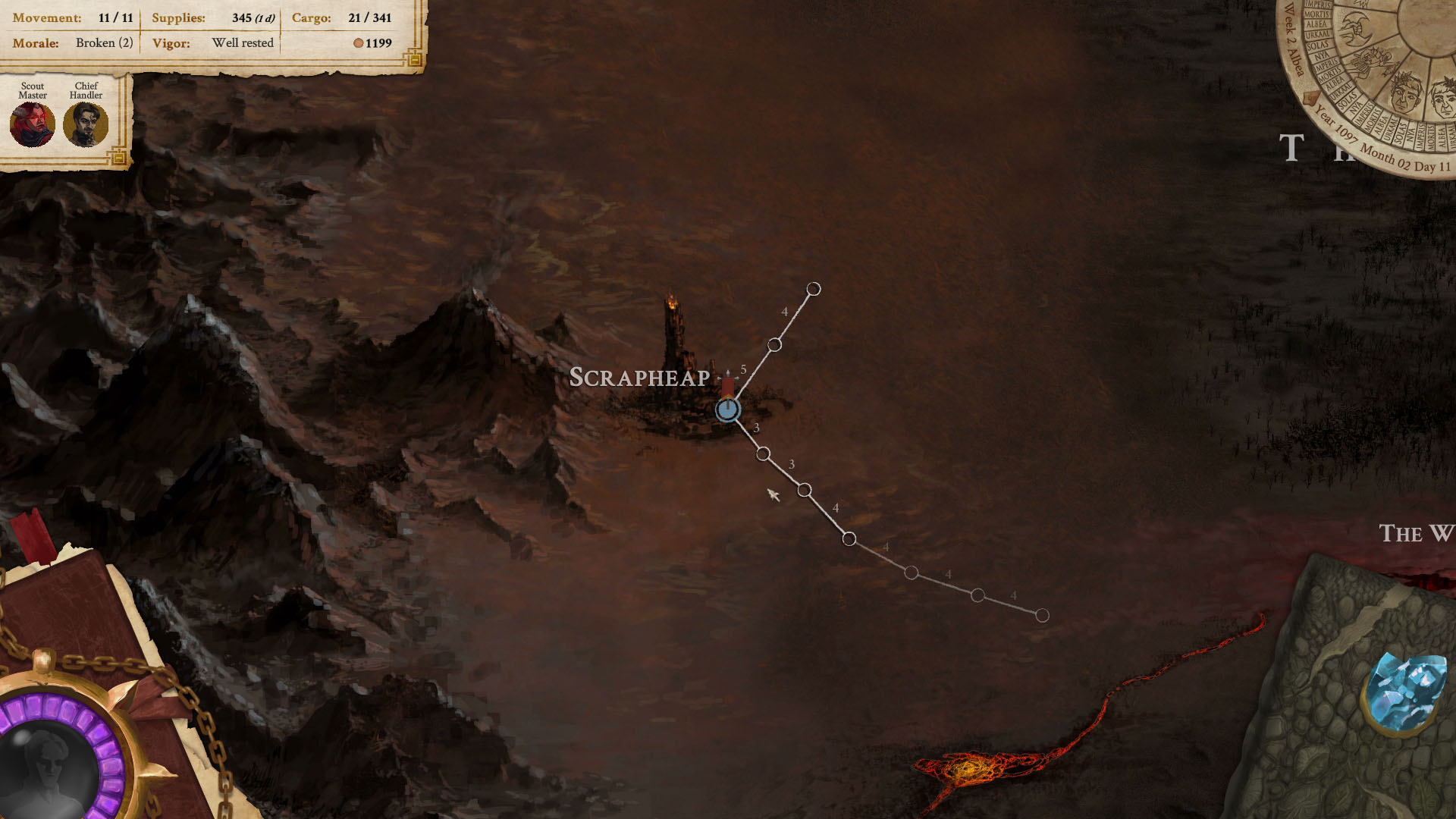The height and width of the screenshot is (819, 1456).
Task: Click the Vigor status reading Well rested
Action: click(x=242, y=43)
